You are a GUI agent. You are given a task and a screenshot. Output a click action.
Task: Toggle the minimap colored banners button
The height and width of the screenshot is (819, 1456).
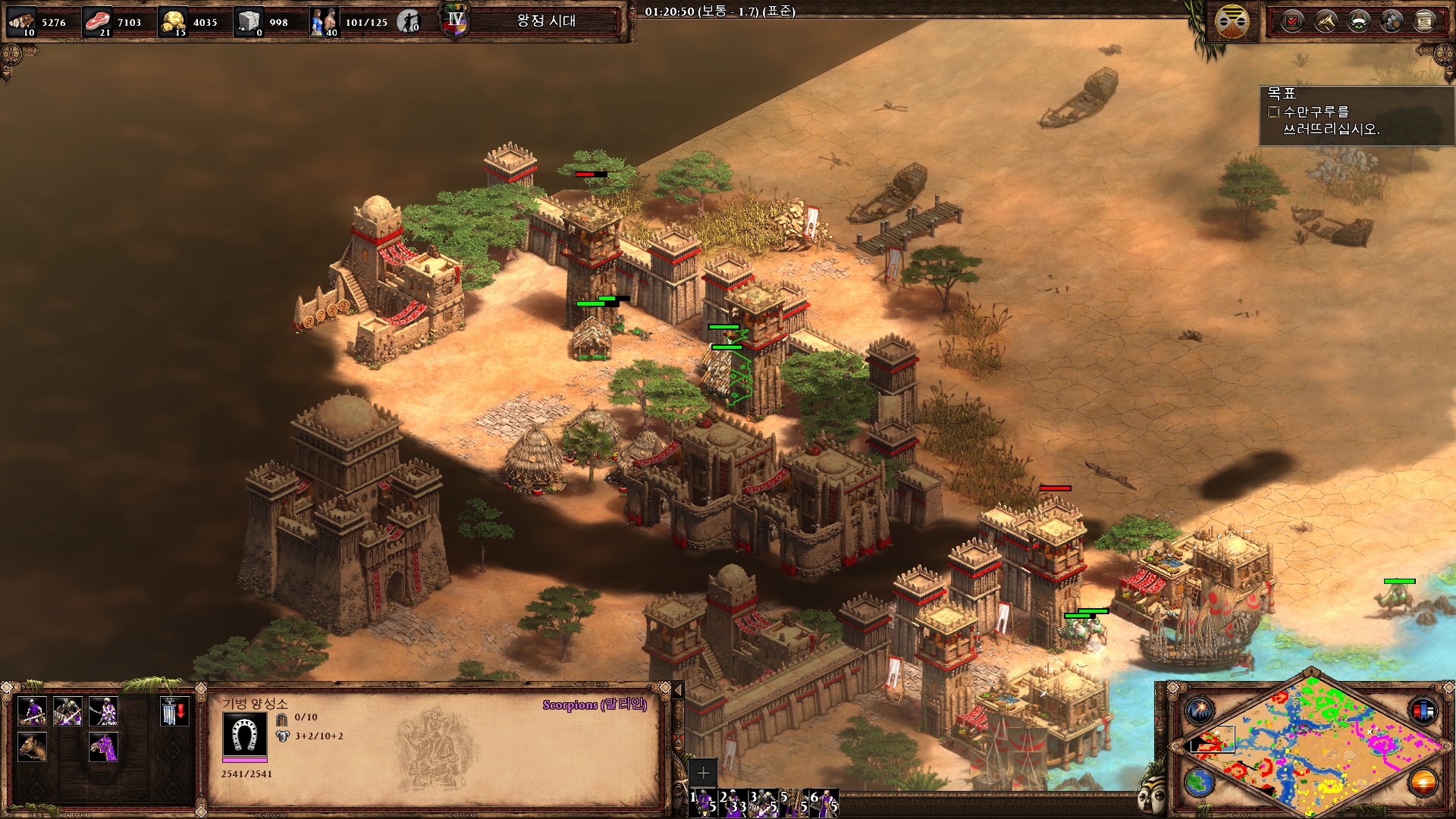[x=1423, y=711]
